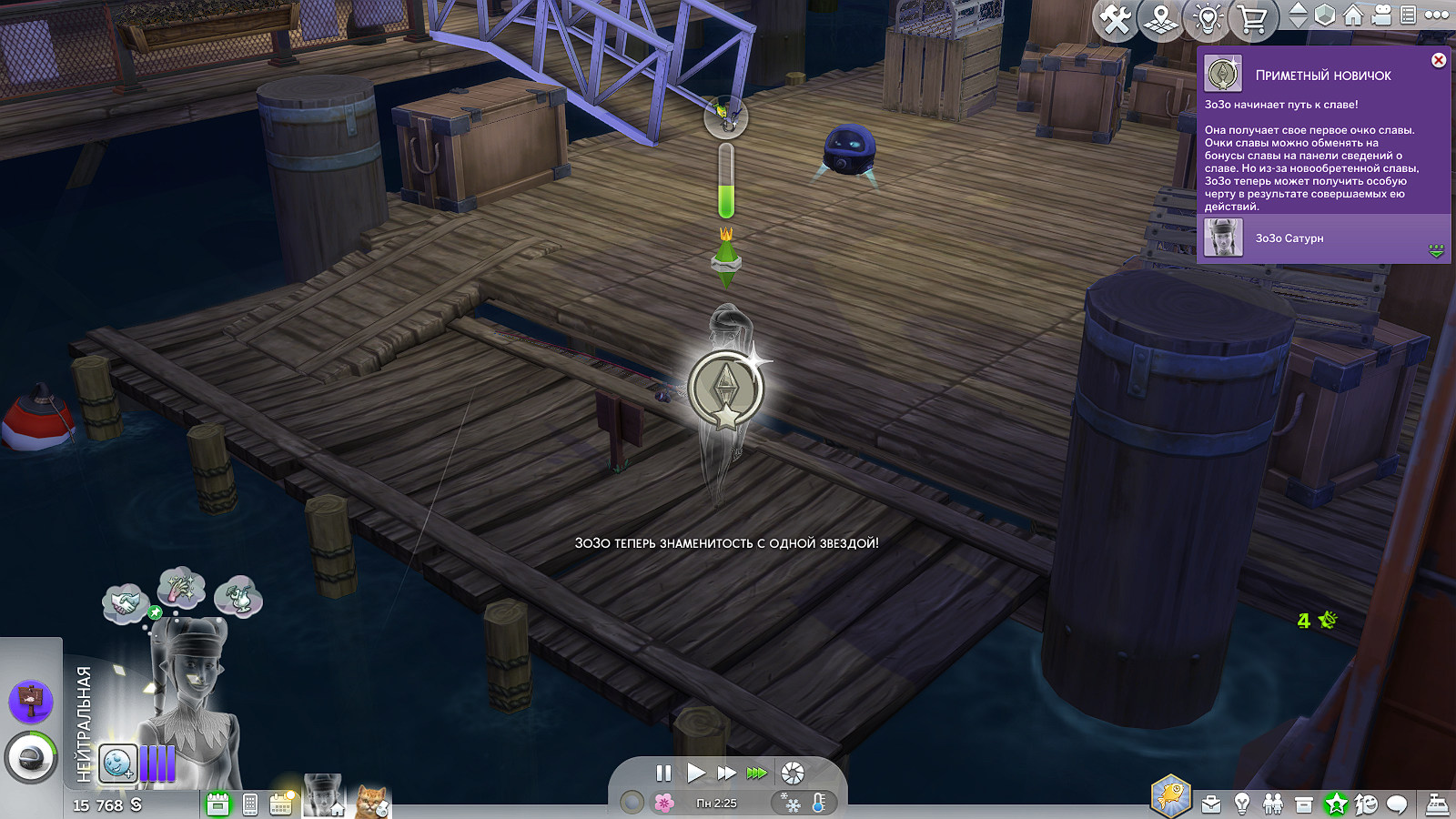Open the inventory box panel
This screenshot has height=819, width=1456.
pyautogui.click(x=1304, y=804)
